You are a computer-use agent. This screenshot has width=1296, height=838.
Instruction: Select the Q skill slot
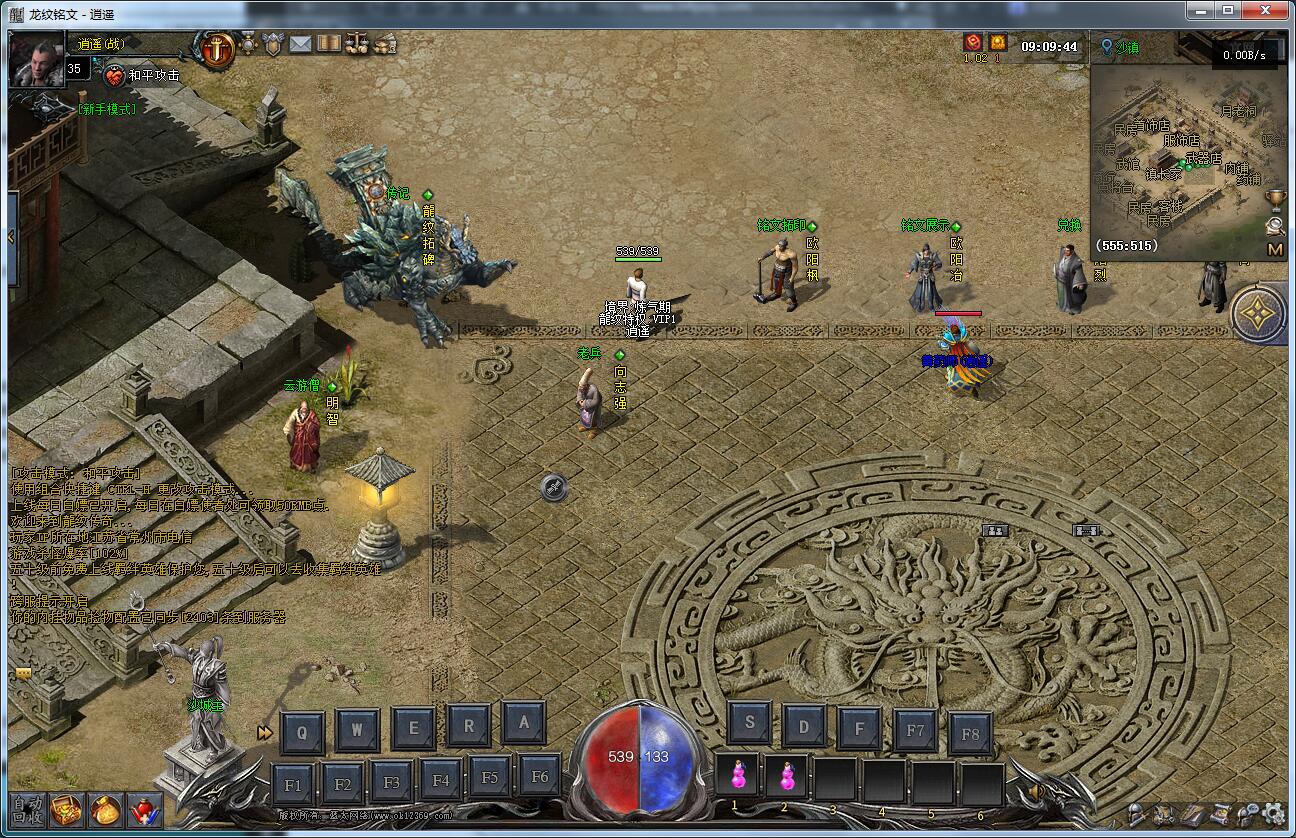click(x=302, y=732)
